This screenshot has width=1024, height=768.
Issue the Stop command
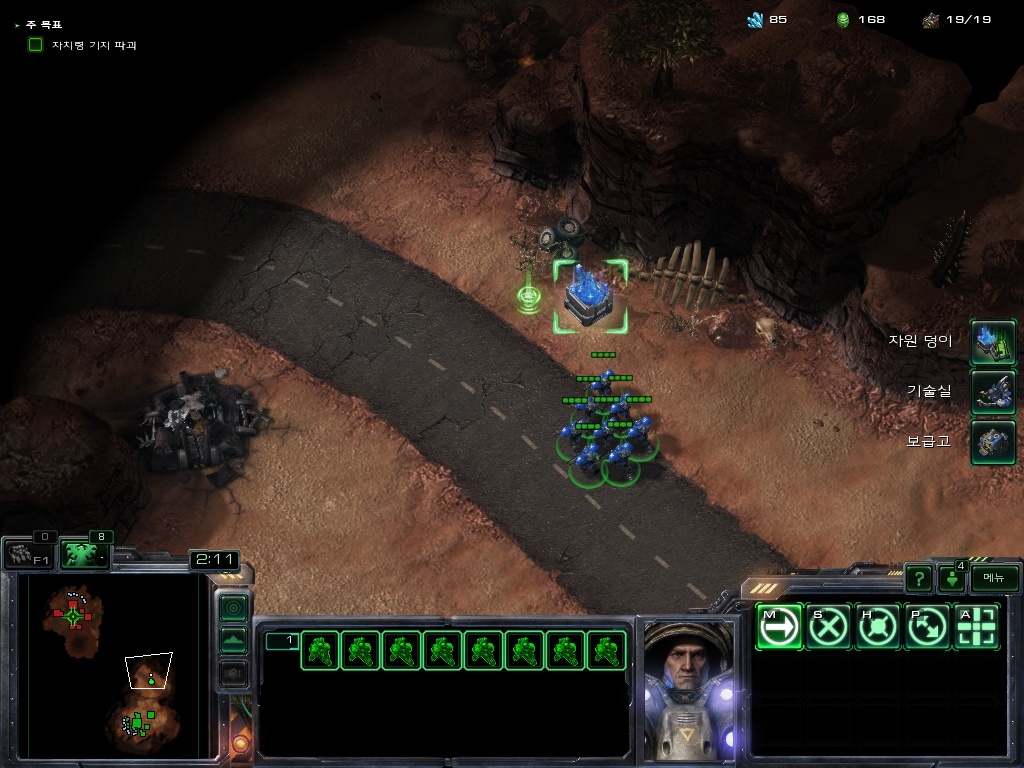828,627
